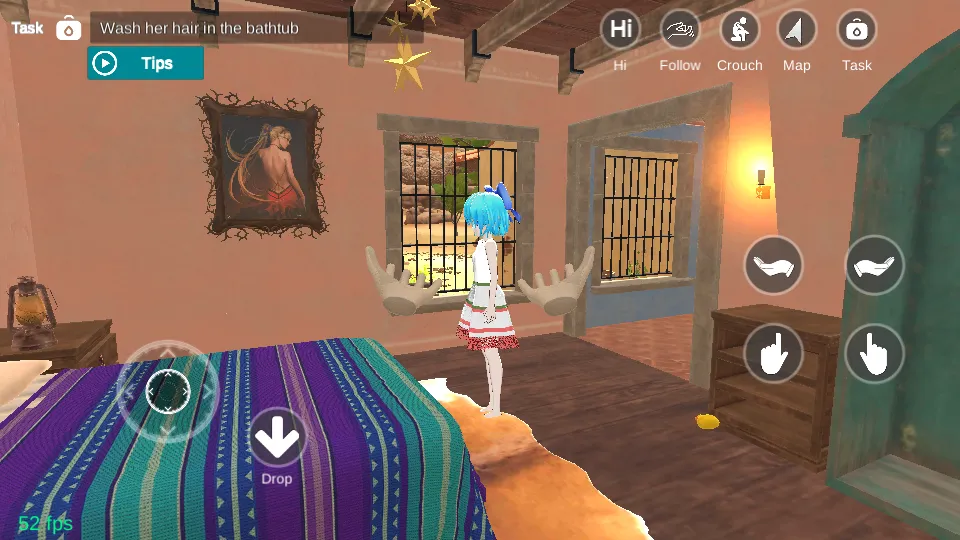Tap the right-hand pointing finger button
Image resolution: width=960 pixels, height=540 pixels.
click(875, 353)
